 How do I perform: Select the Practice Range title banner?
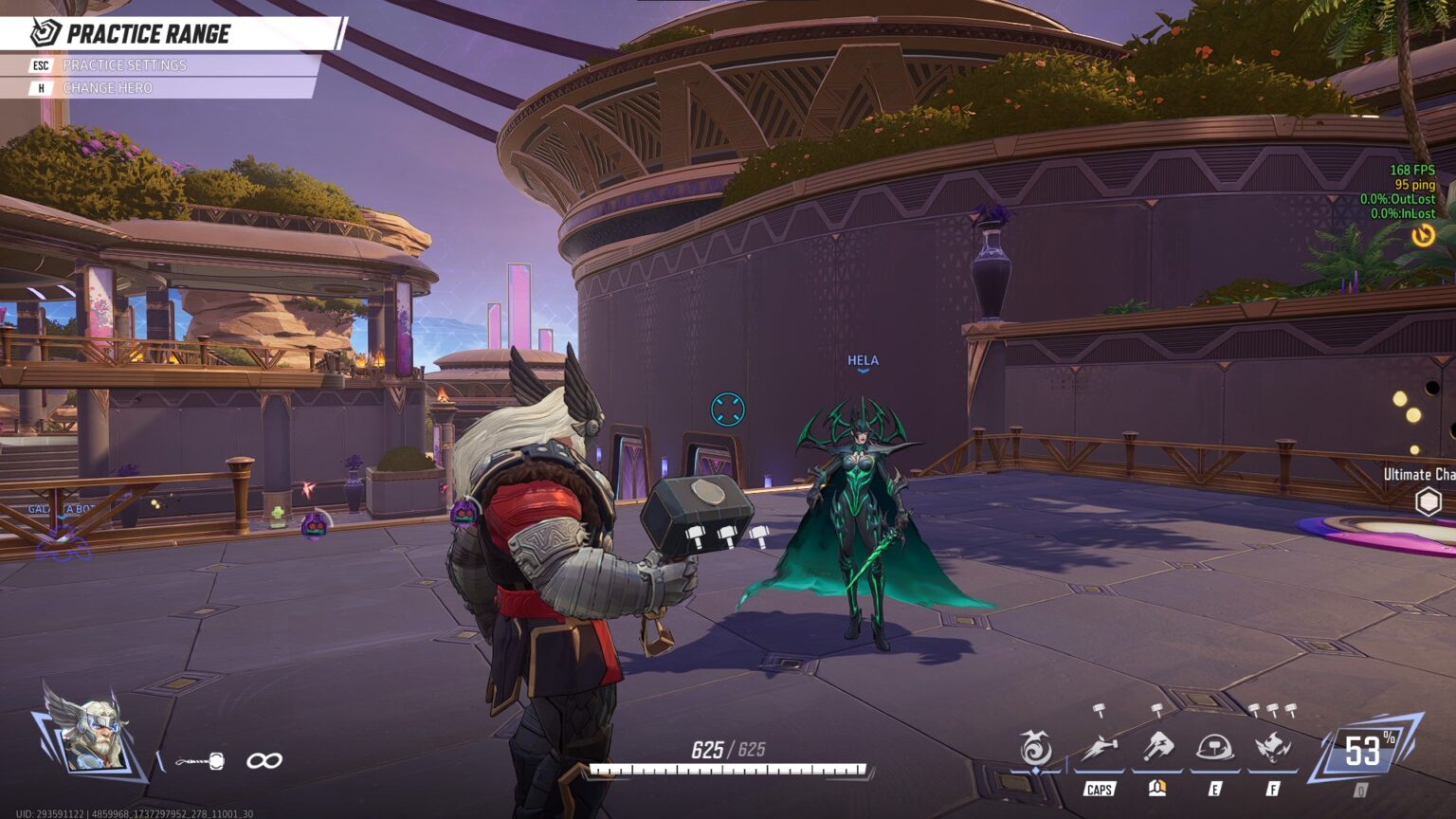pyautogui.click(x=149, y=34)
